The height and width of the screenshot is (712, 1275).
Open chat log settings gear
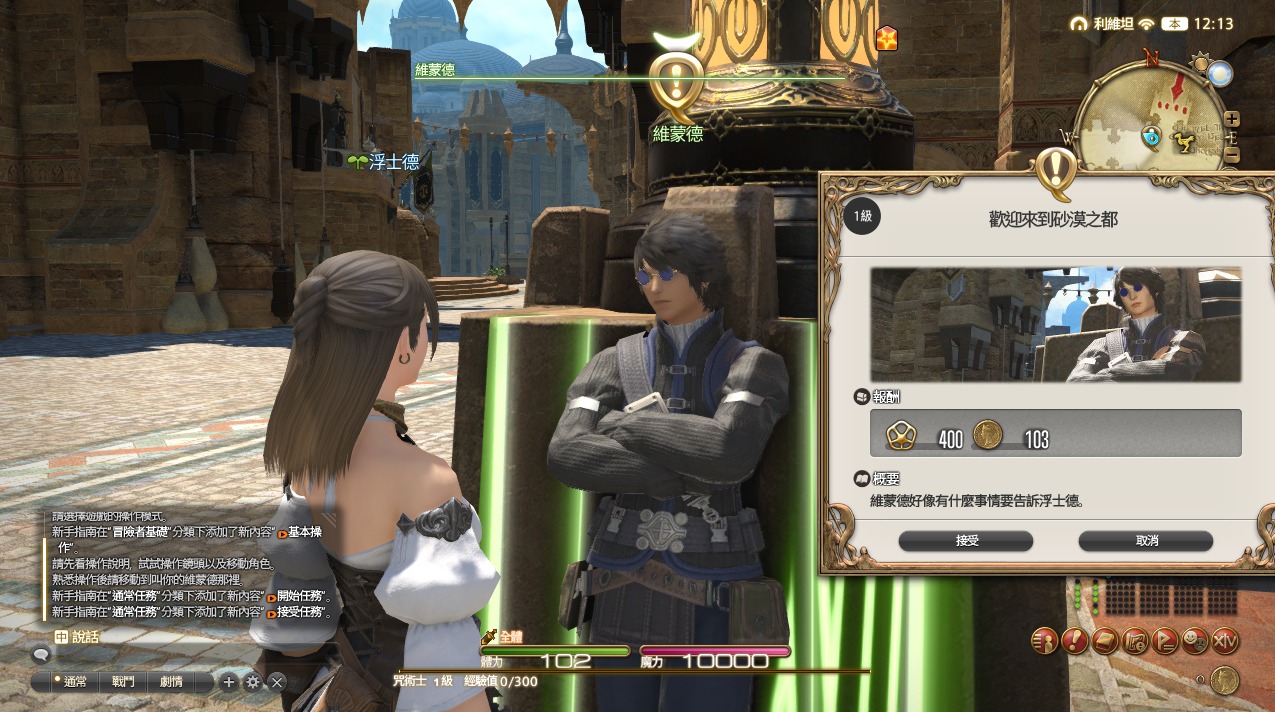[x=253, y=682]
